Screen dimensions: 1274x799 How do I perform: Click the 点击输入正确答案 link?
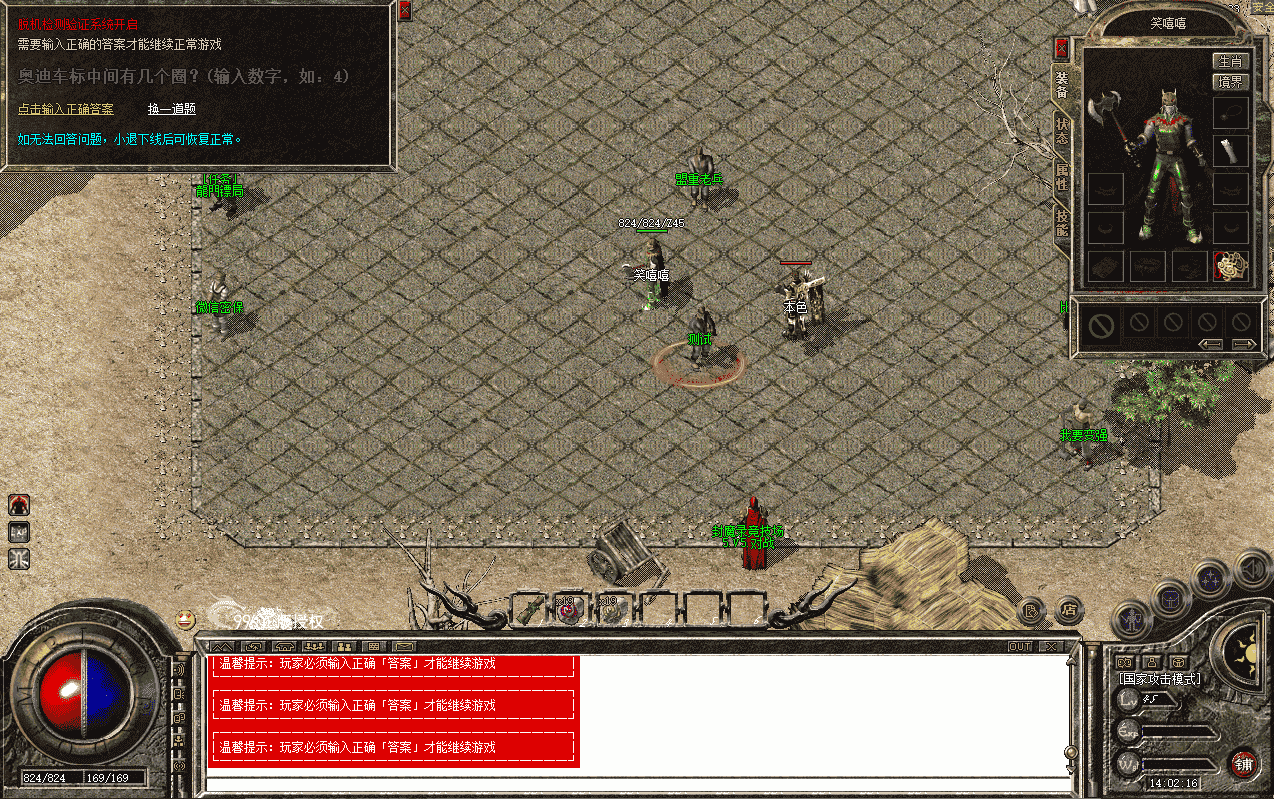[x=65, y=109]
